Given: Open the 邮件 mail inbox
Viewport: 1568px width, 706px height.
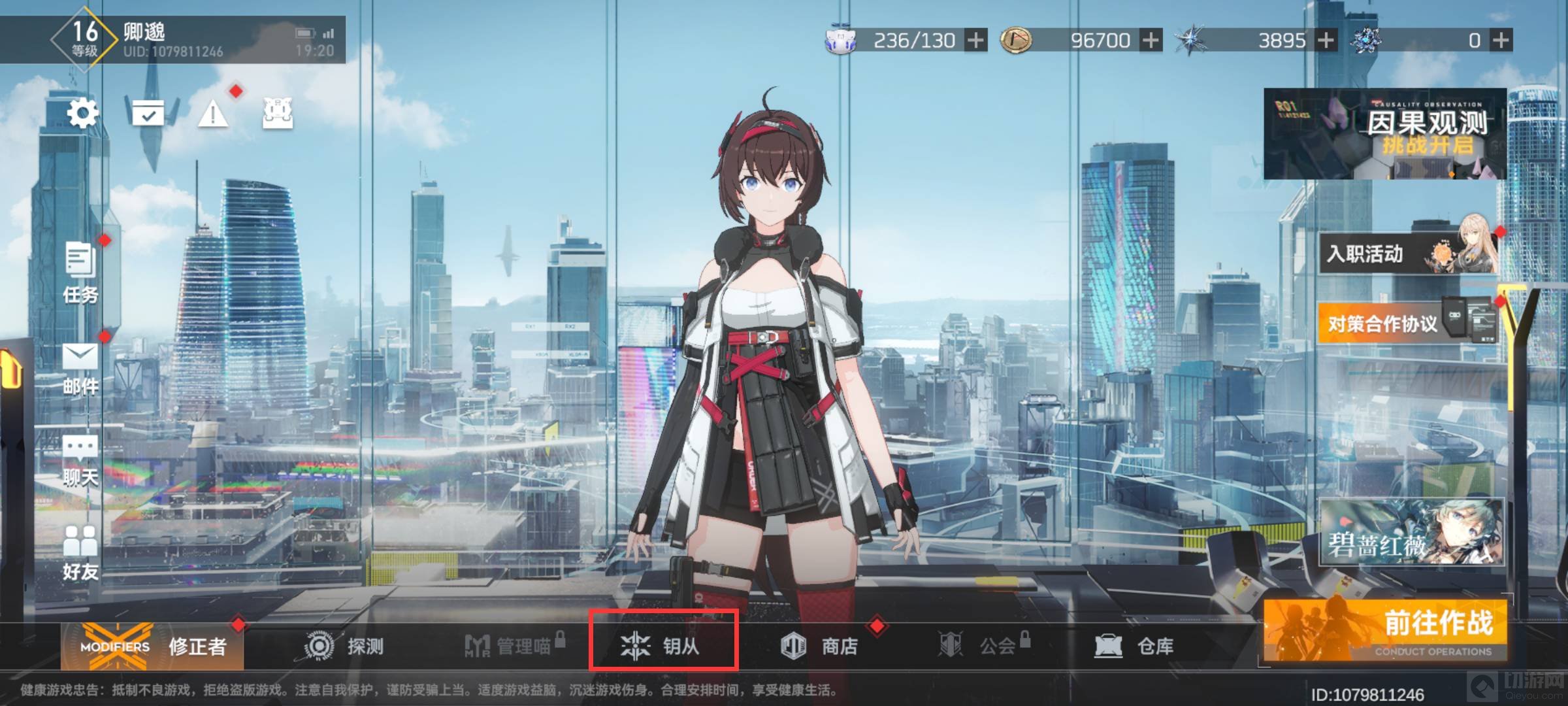Looking at the screenshot, I should tap(80, 368).
